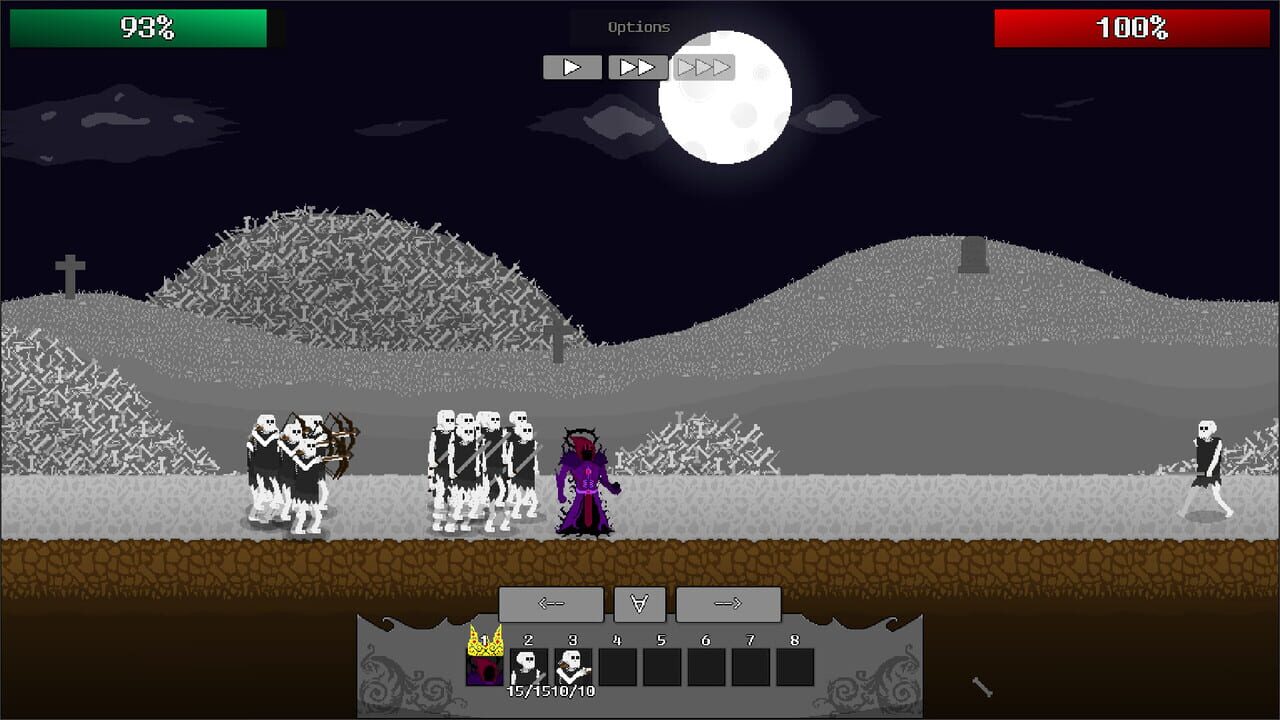
Task: Select the crowned necromancer in hotbar slot 1
Action: point(485,666)
